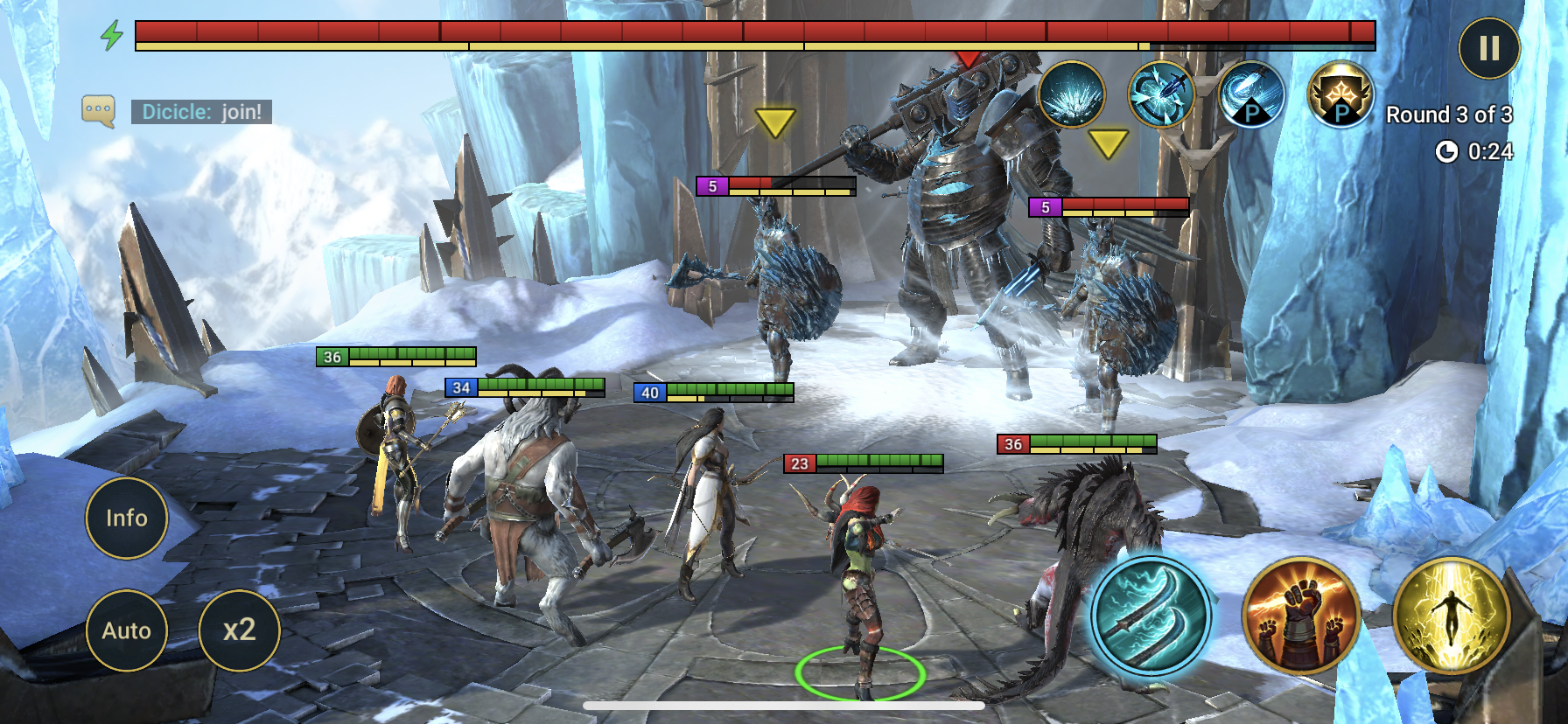Toggle the x2 battle speed
This screenshot has width=1568, height=724.
[239, 630]
